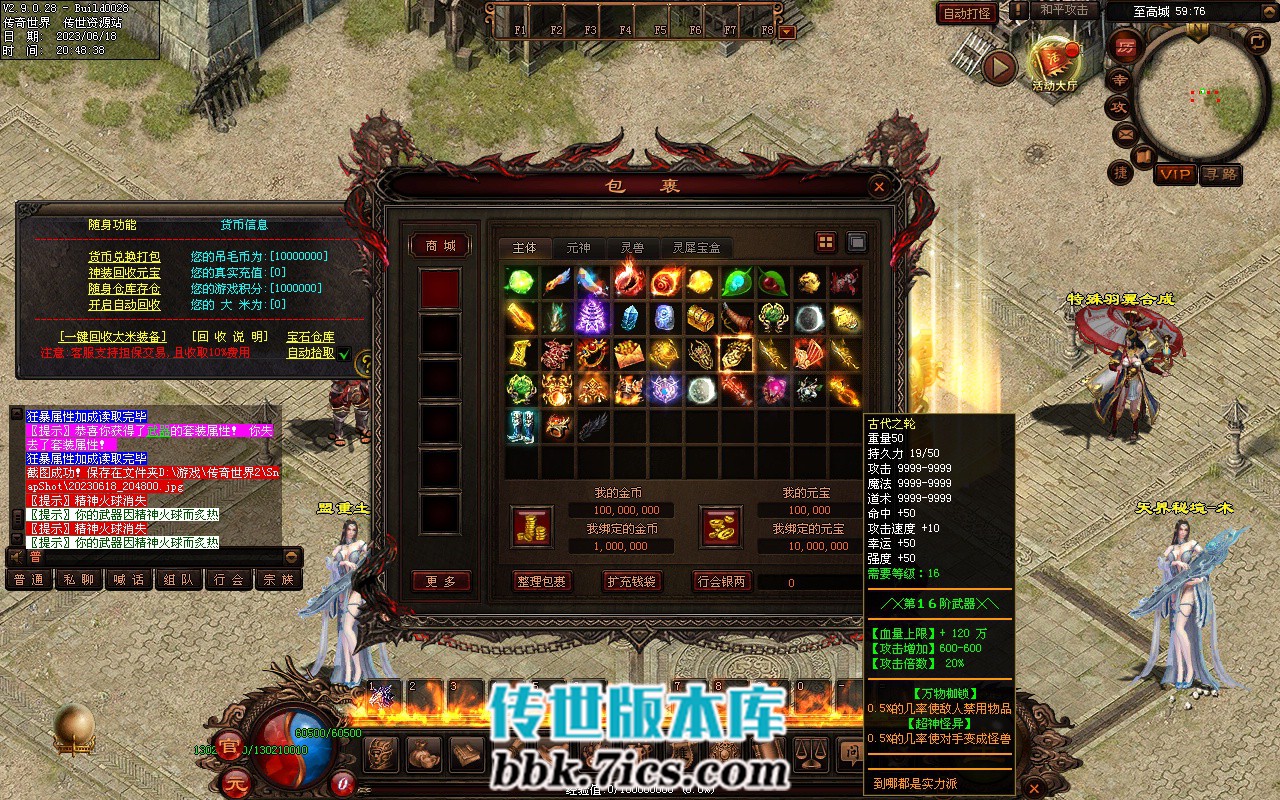Close the 包裹 inventory window
Viewport: 1280px width, 800px height.
tap(878, 186)
